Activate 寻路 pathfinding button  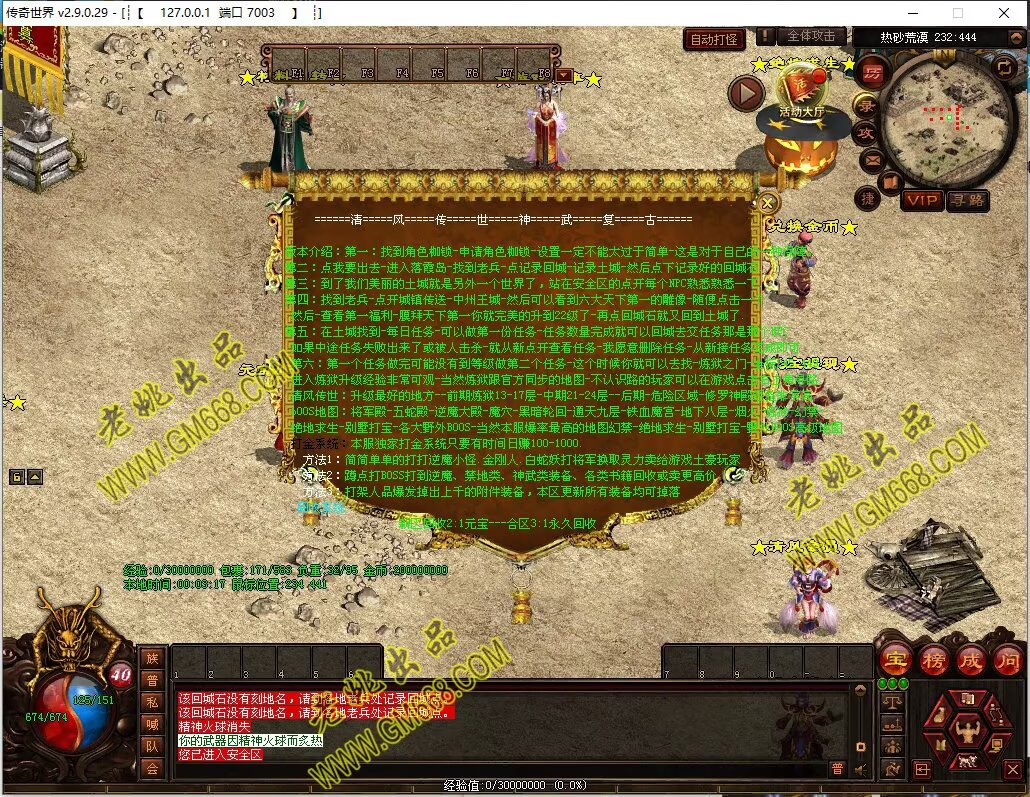click(x=966, y=200)
